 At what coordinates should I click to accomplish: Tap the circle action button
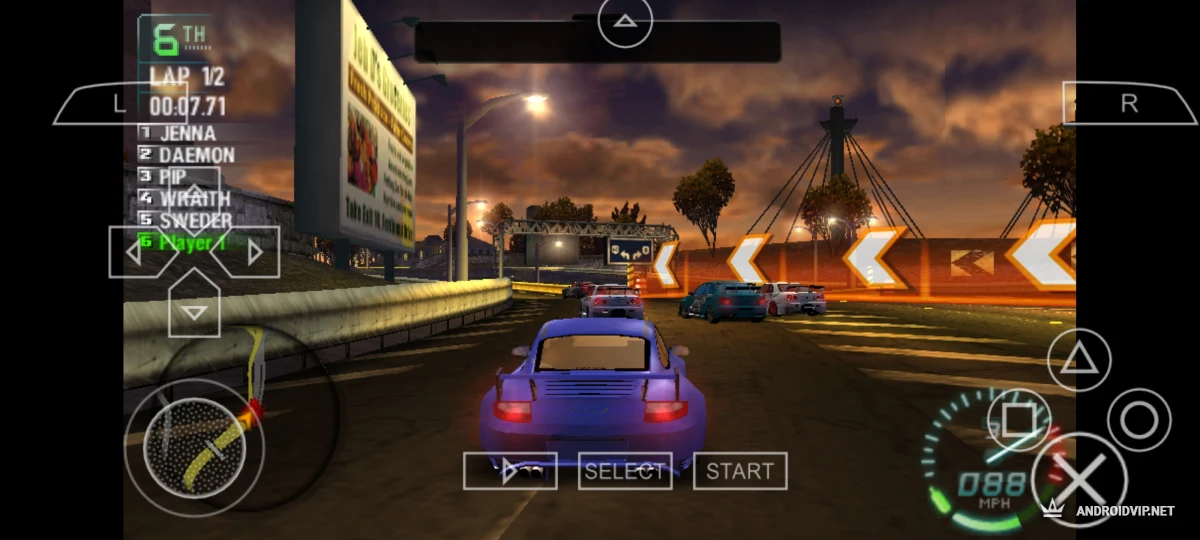pyautogui.click(x=1138, y=419)
